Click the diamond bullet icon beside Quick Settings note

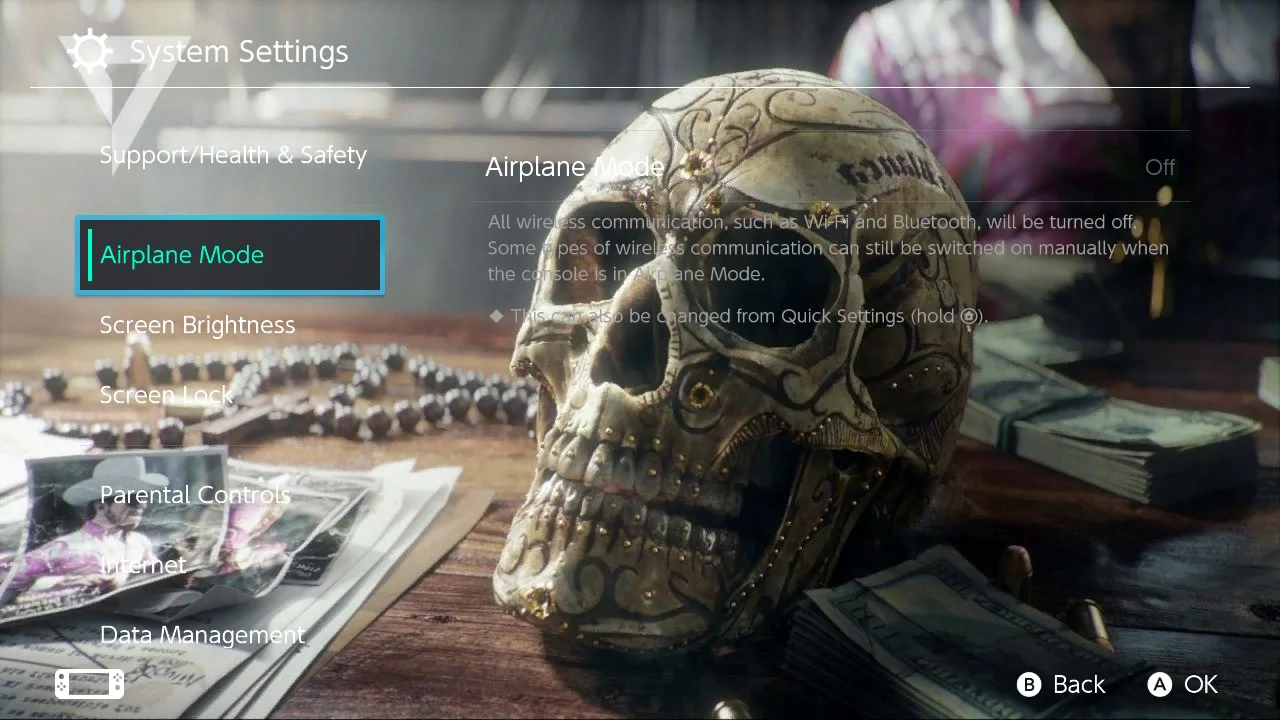495,316
